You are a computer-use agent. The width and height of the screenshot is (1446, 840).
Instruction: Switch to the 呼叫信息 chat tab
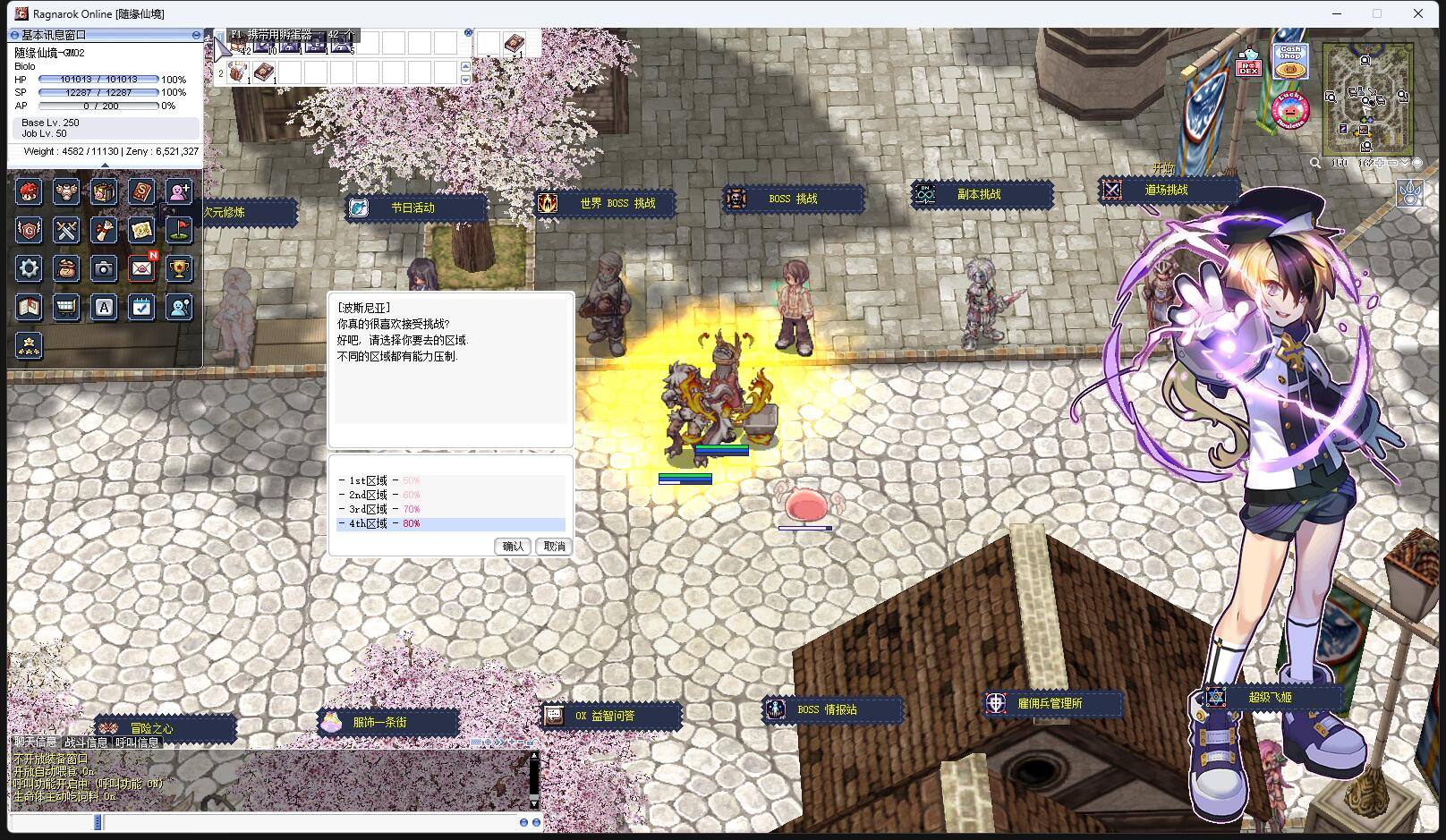click(x=137, y=742)
